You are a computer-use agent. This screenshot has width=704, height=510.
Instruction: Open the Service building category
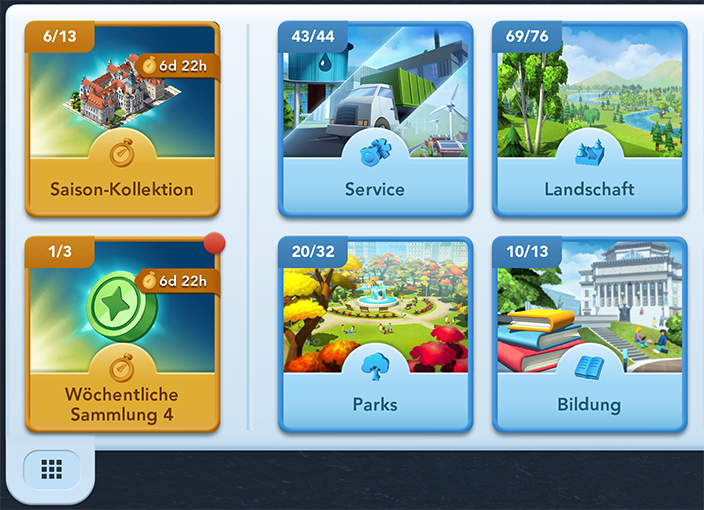point(375,120)
